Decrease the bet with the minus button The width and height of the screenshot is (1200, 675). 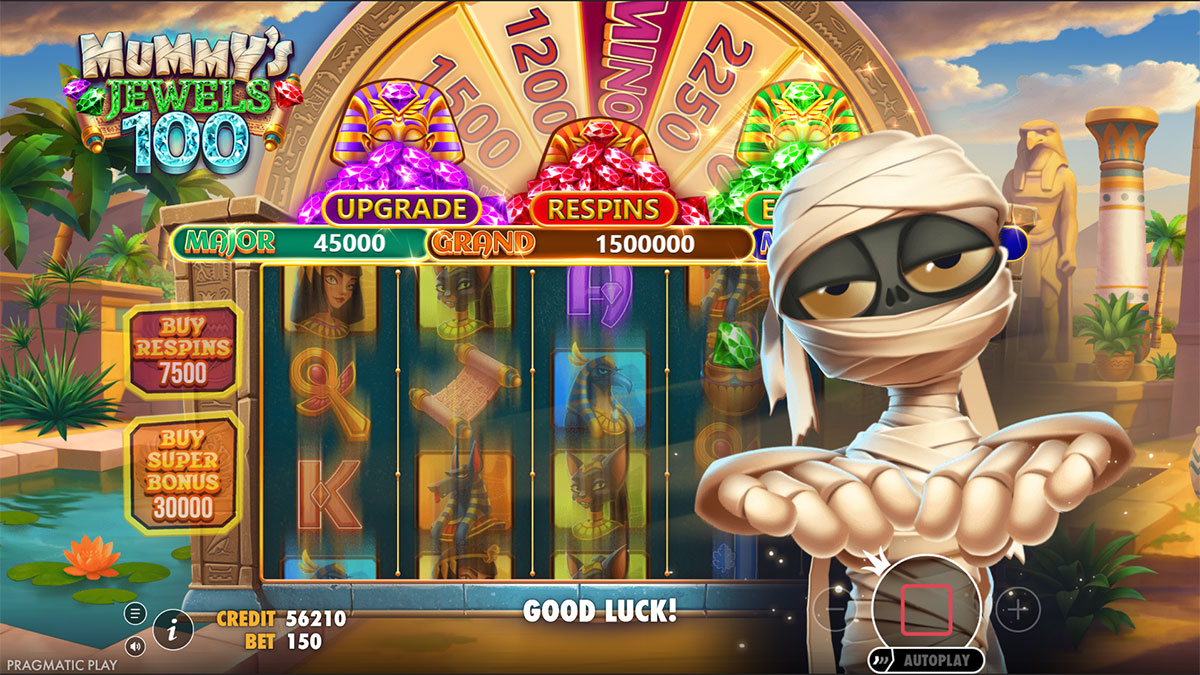832,609
